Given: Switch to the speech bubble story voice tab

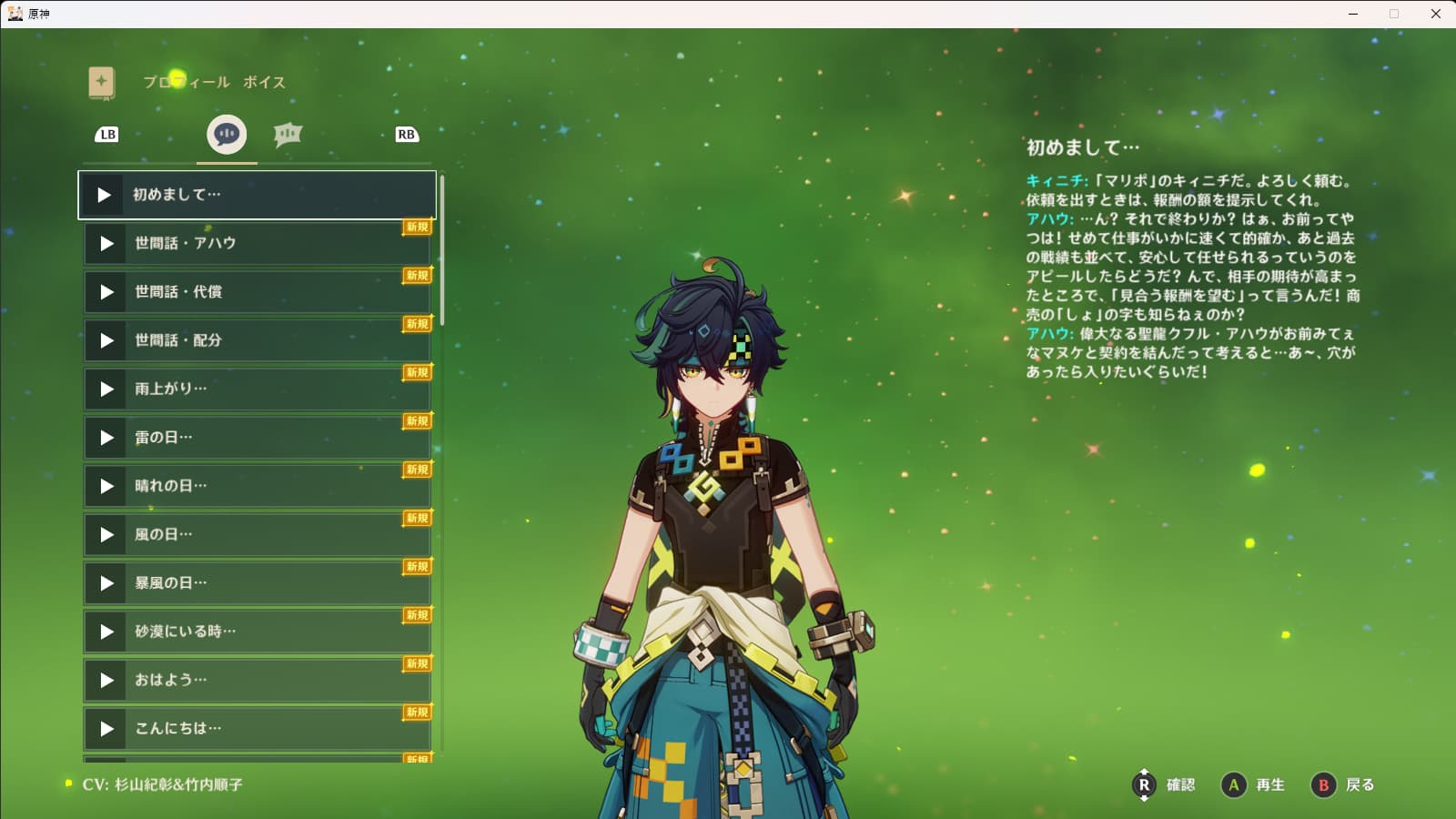Looking at the screenshot, I should tap(227, 135).
